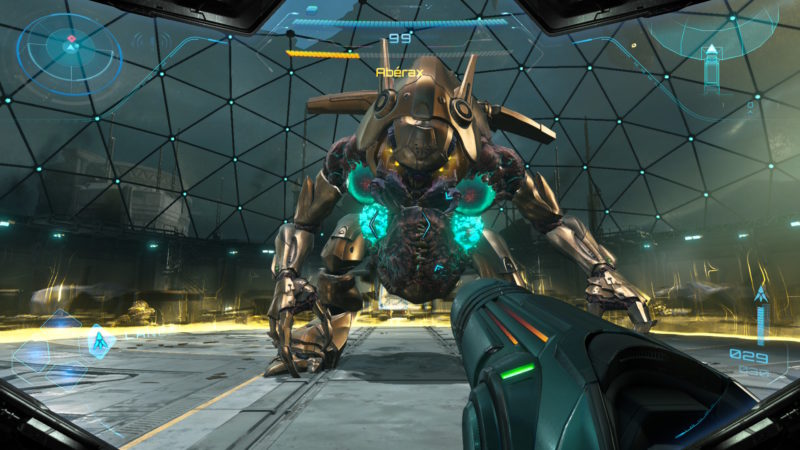Screen dimensions: 800x450
Task: Click the missile ammo icon above the gauge
Action: click(x=761, y=295)
